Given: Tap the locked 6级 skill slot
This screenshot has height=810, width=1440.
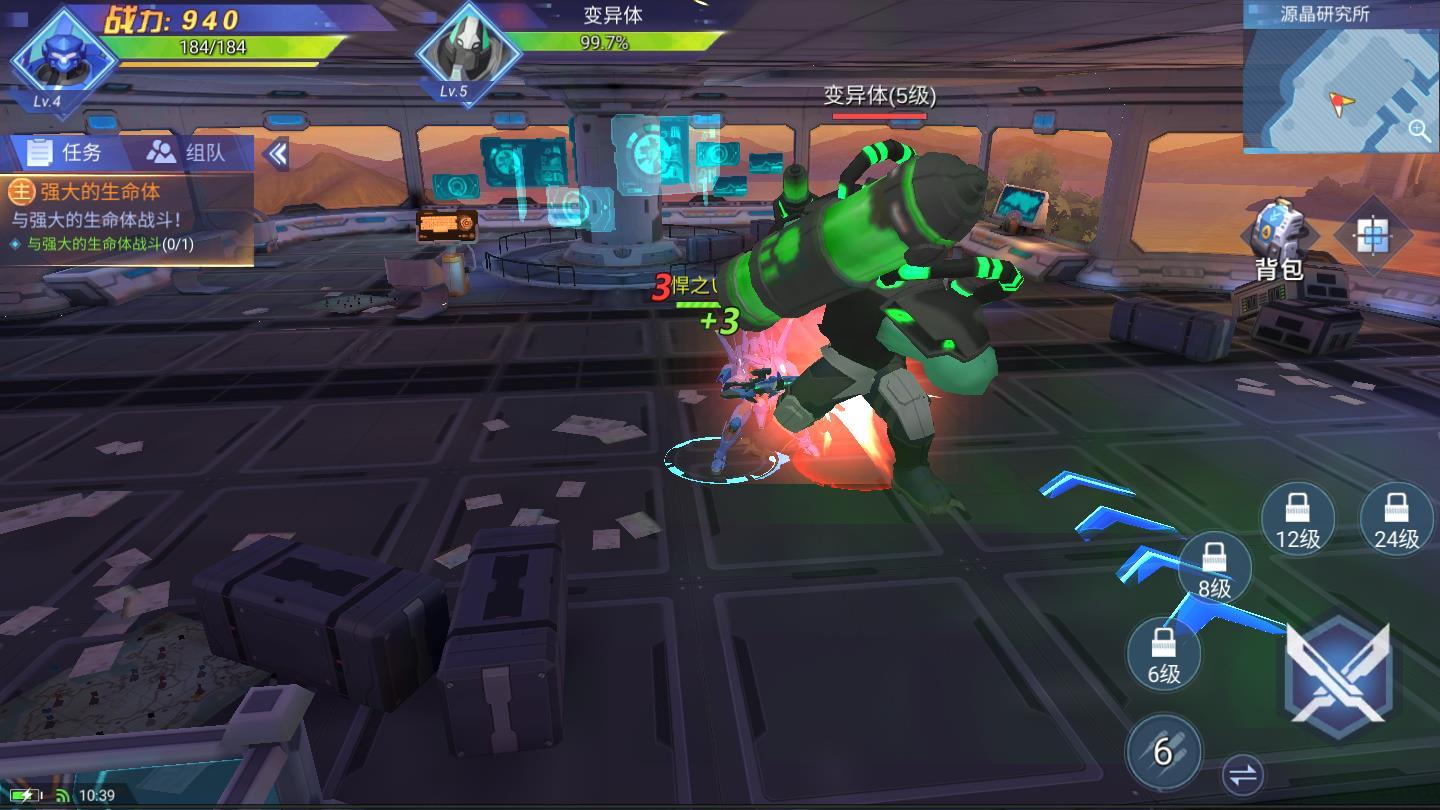Looking at the screenshot, I should pyautogui.click(x=1164, y=653).
